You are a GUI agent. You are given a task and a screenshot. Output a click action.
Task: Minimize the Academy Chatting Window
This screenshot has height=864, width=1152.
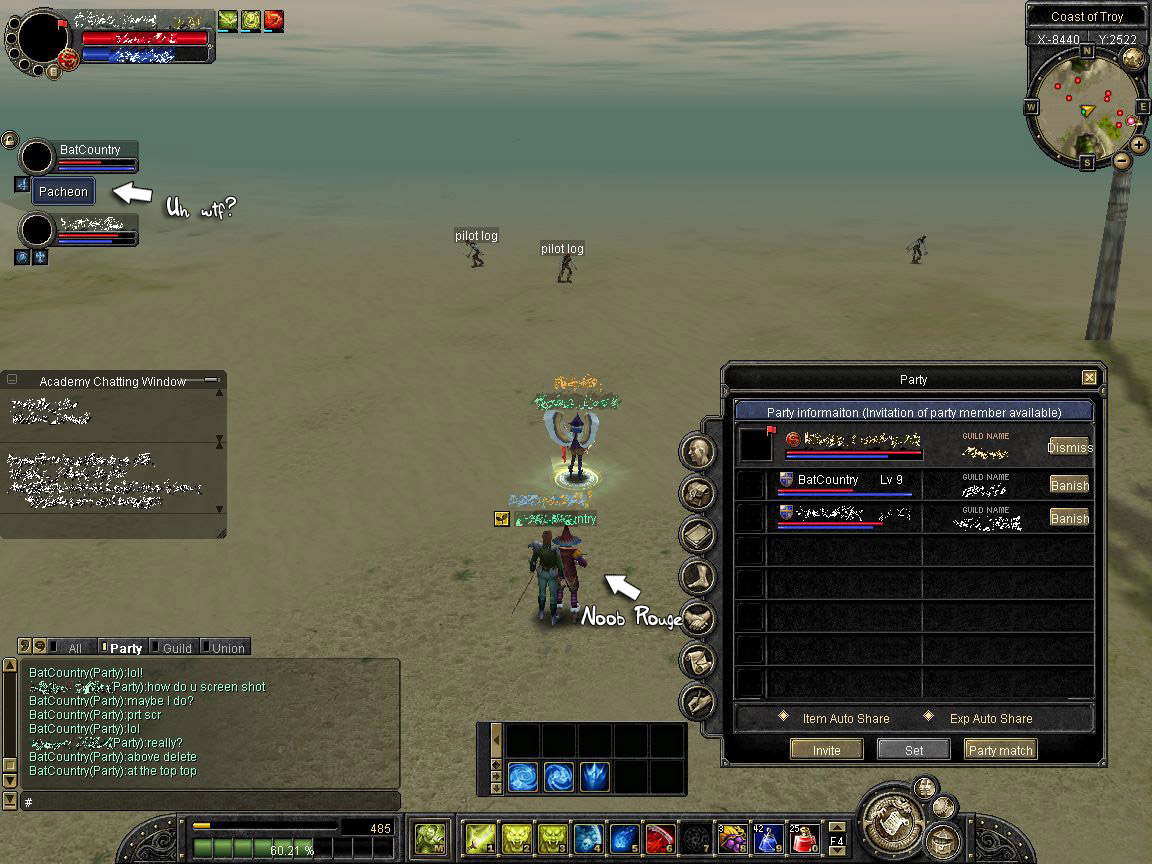click(211, 380)
